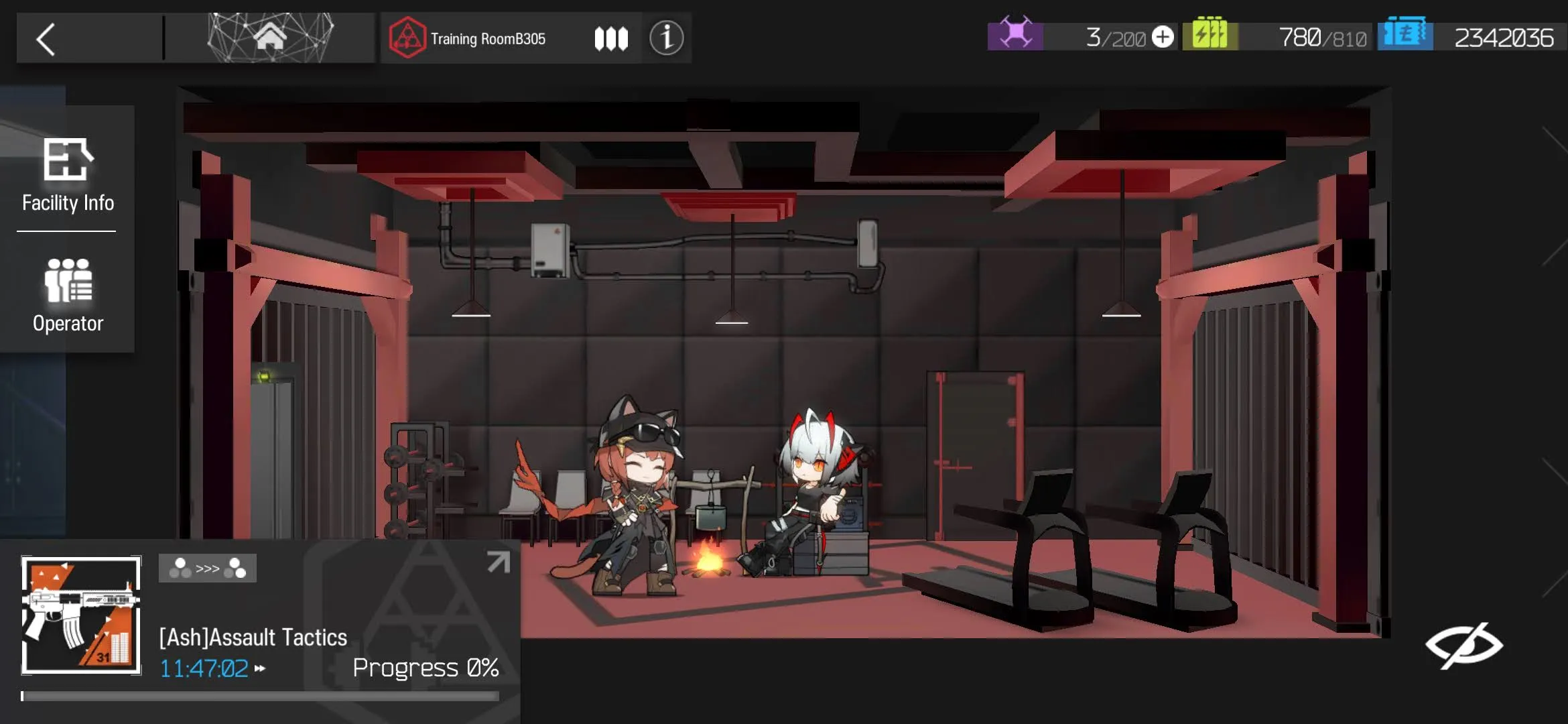Viewport: 1568px width, 724px height.
Task: Open the Training Room info button
Action: (x=666, y=38)
